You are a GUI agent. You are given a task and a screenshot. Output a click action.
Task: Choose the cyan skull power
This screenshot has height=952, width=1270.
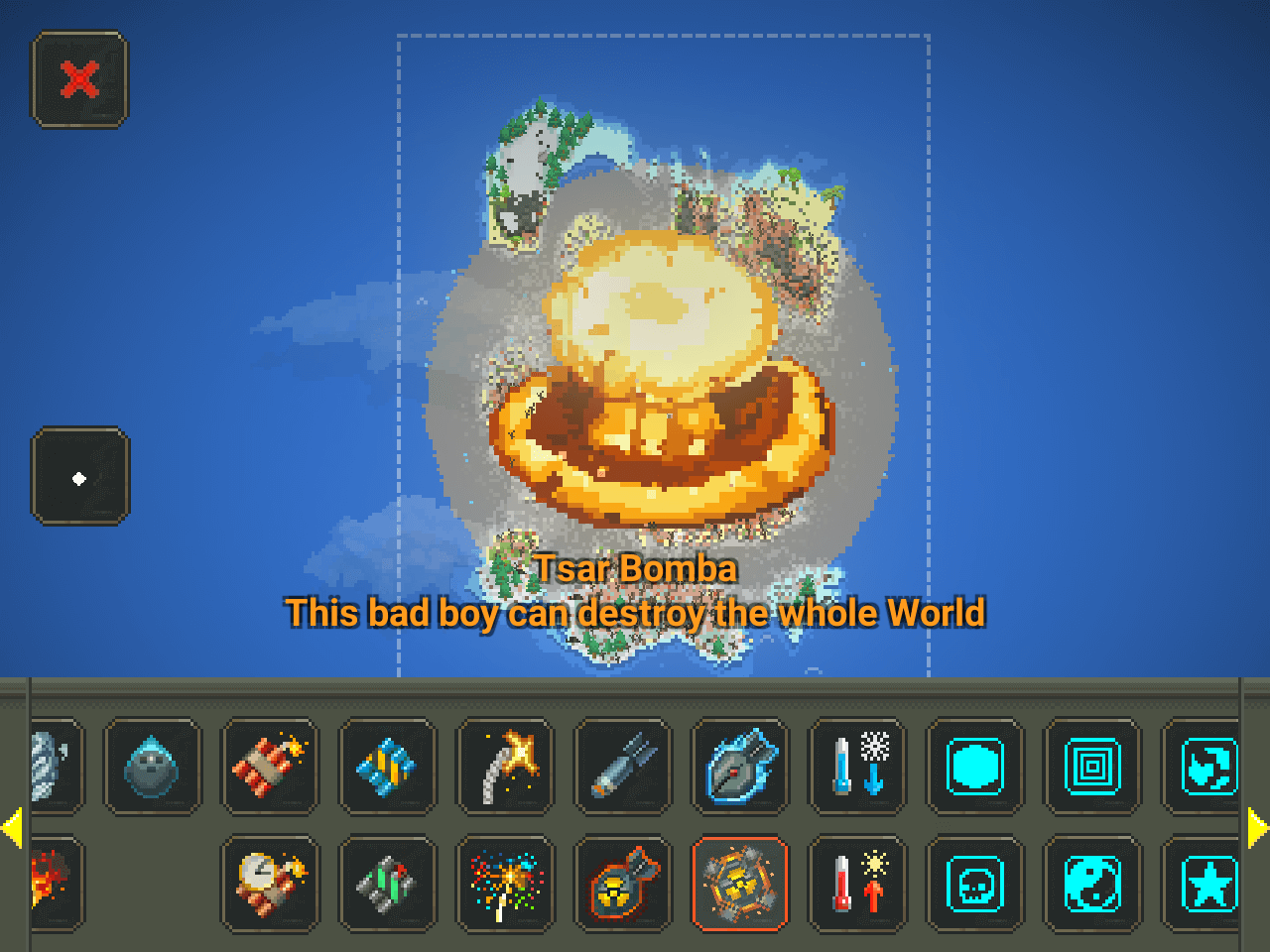tap(974, 884)
